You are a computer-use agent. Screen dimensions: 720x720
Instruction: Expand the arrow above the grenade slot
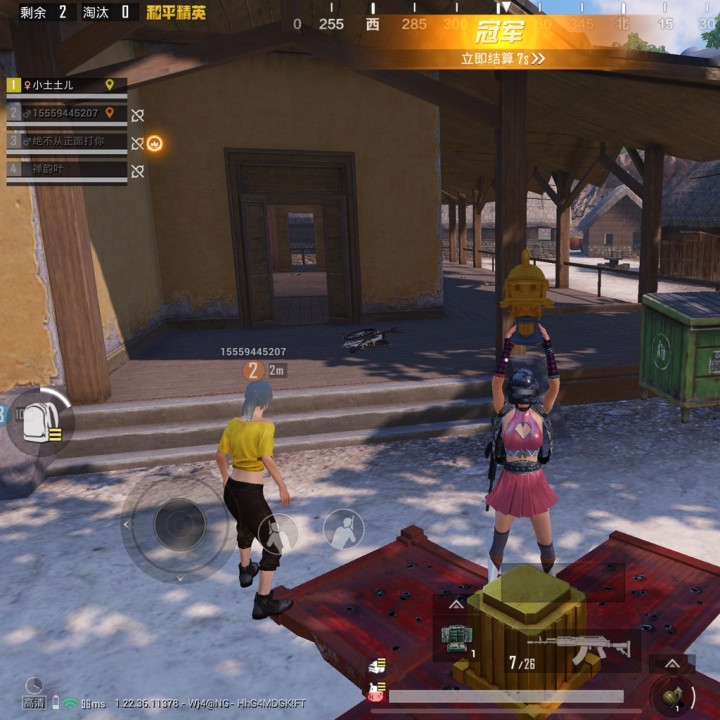coord(672,662)
